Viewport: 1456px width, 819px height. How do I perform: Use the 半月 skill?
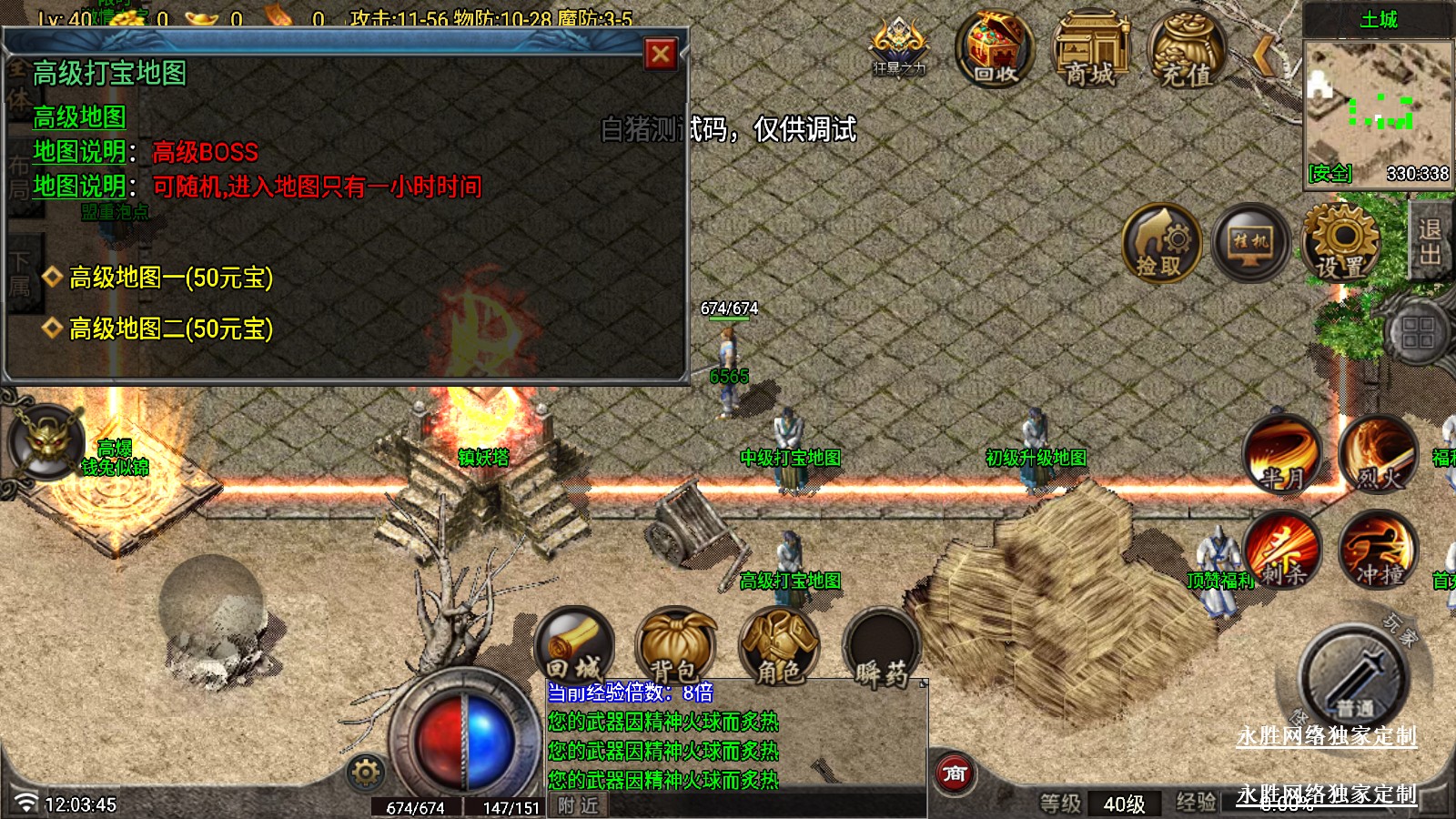(1282, 454)
